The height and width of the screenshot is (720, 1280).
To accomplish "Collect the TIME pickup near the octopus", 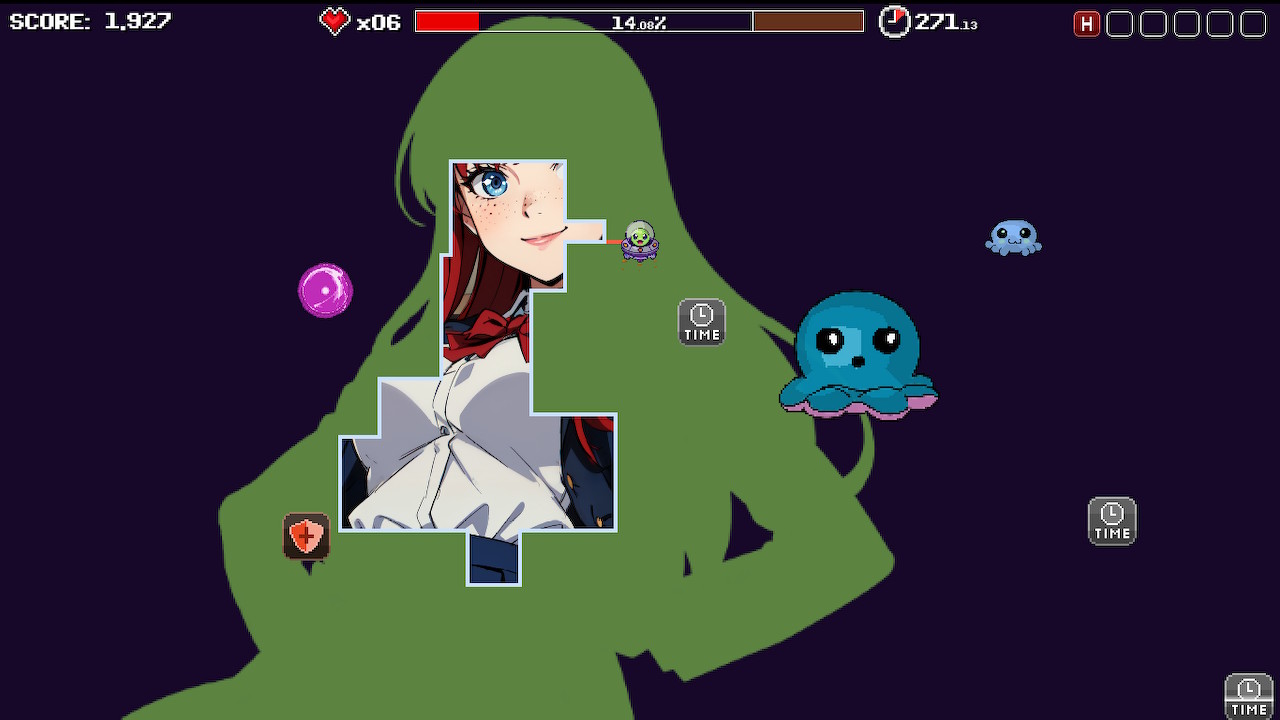I will coord(701,322).
